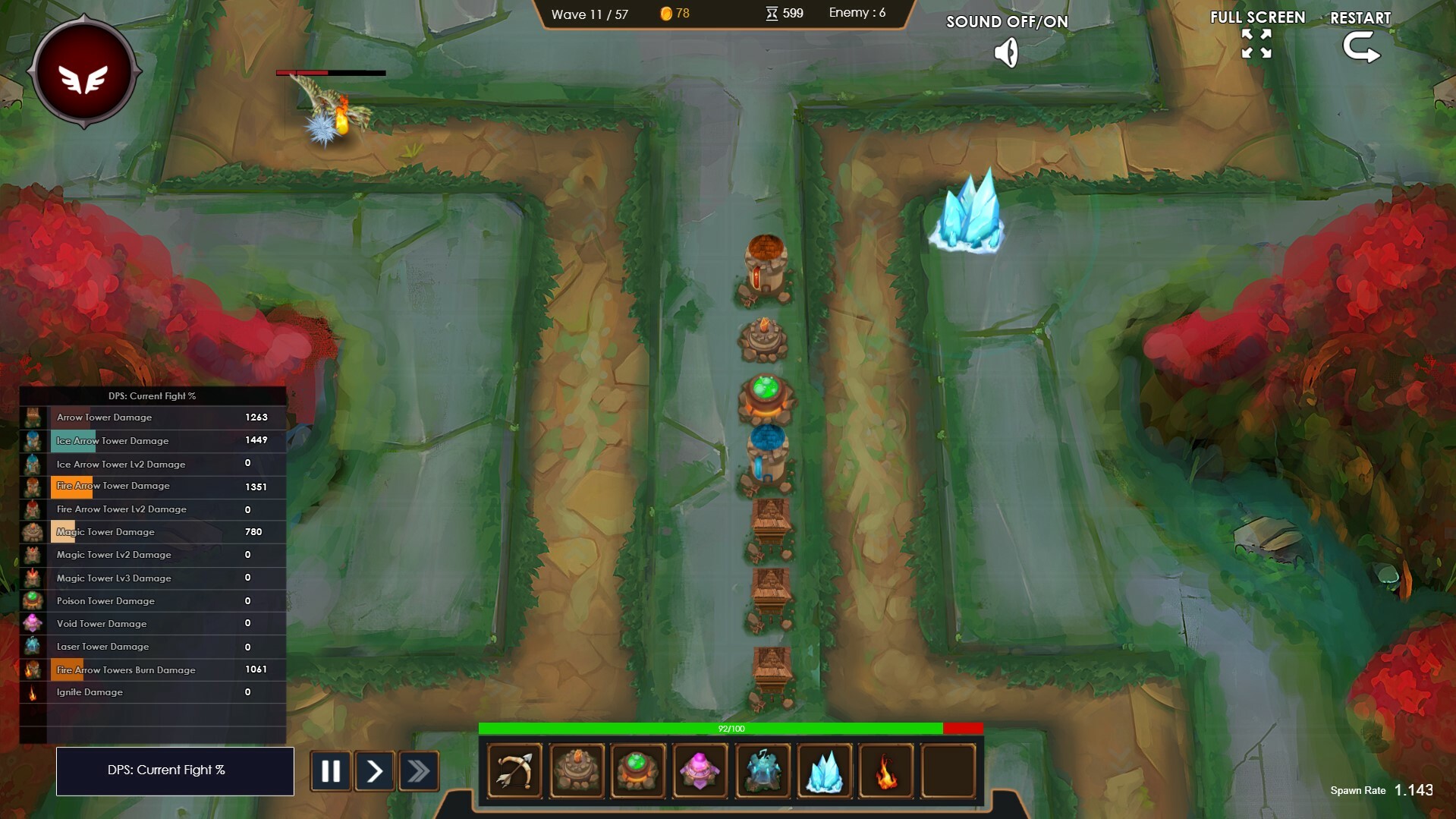This screenshot has height=819, width=1456.
Task: Click the Enemy : 6 counter label
Action: coord(858,13)
